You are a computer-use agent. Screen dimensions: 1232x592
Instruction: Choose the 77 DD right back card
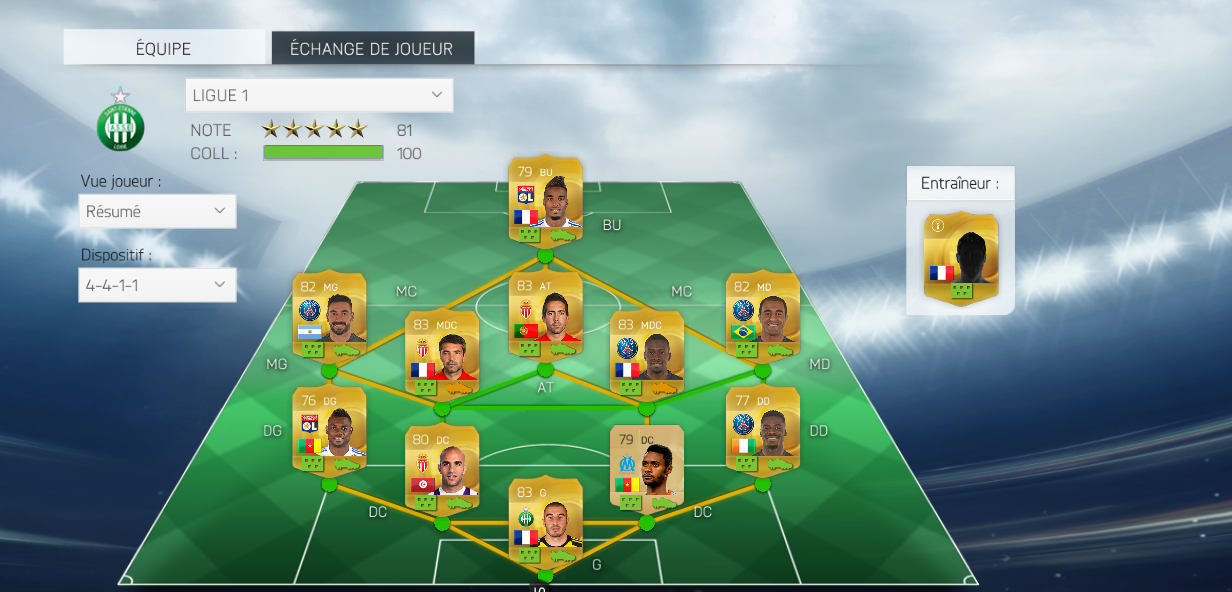pyautogui.click(x=762, y=430)
